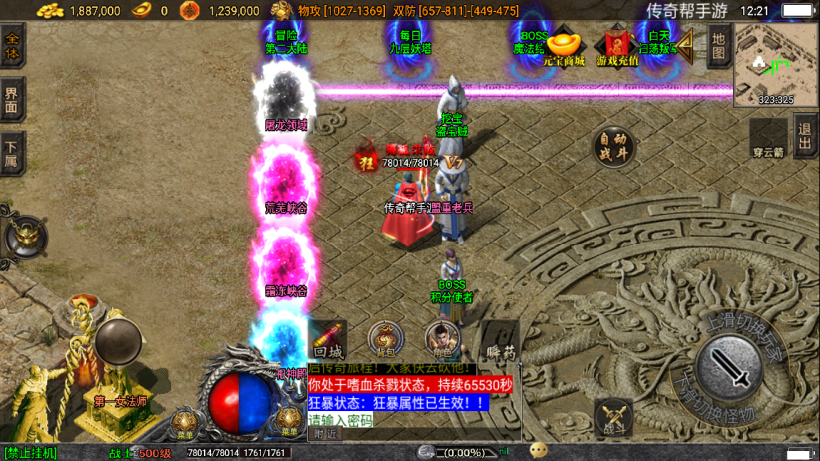Open the 界面 side tab
This screenshot has width=820, height=461.
coord(12,100)
